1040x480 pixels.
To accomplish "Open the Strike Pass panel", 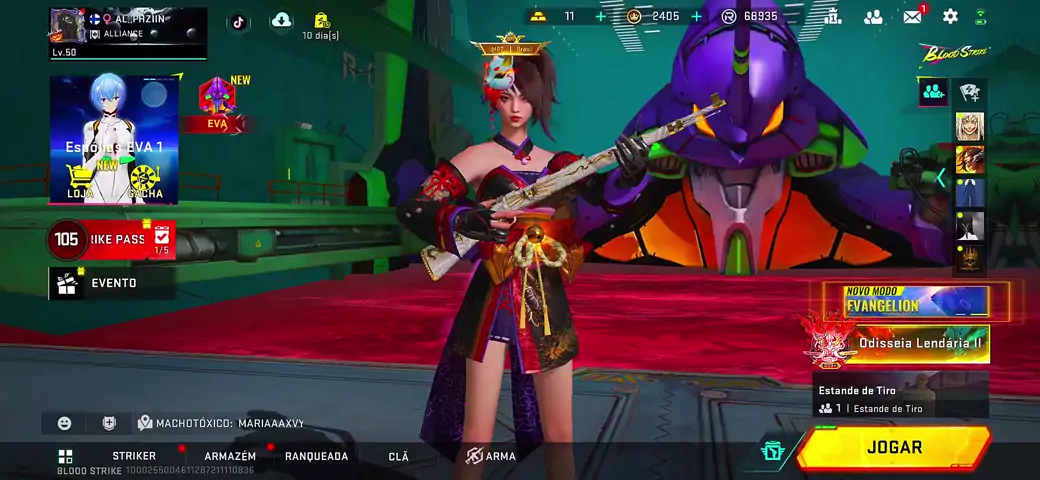I will 110,240.
